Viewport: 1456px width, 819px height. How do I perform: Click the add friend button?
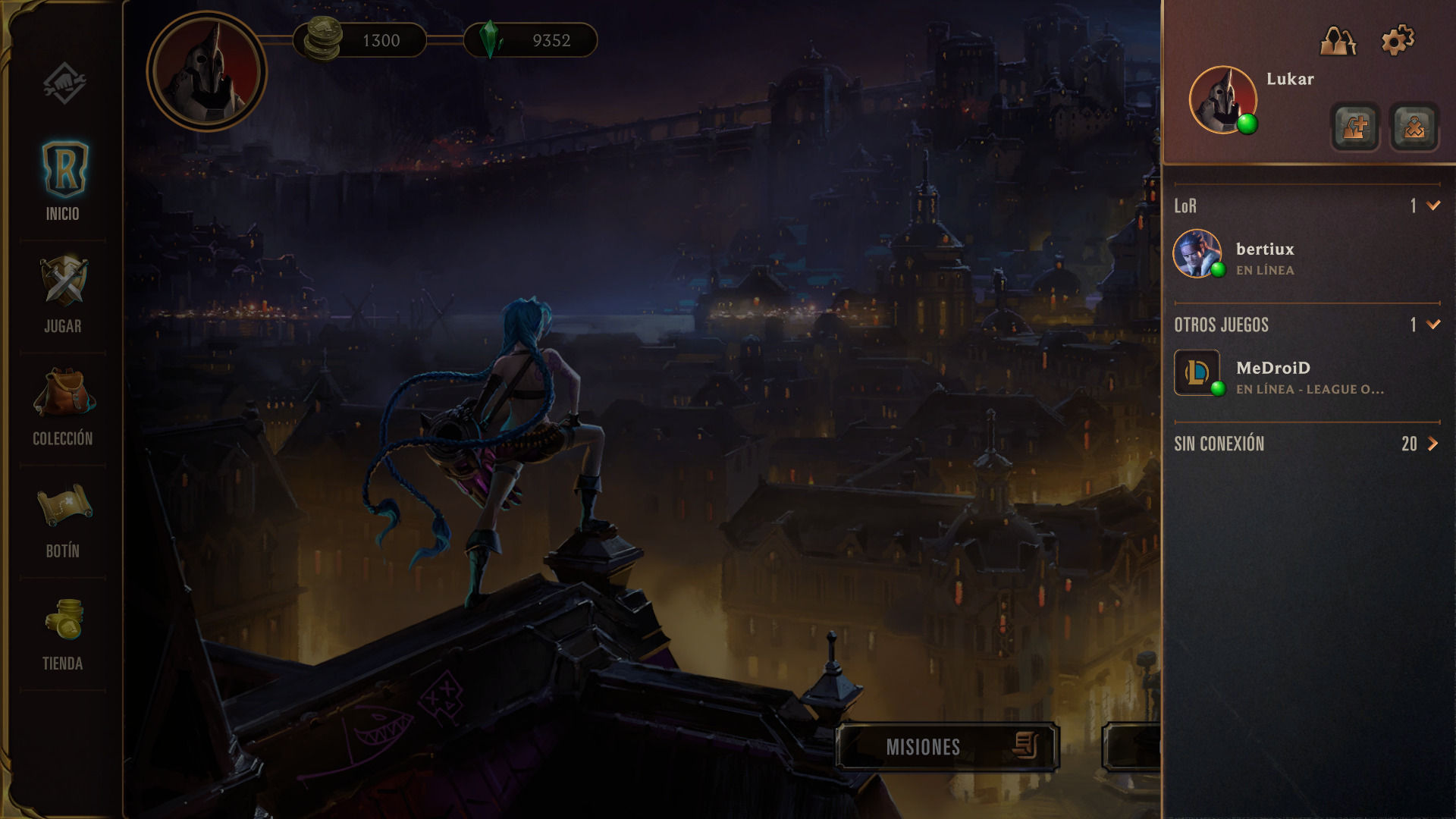[1355, 127]
